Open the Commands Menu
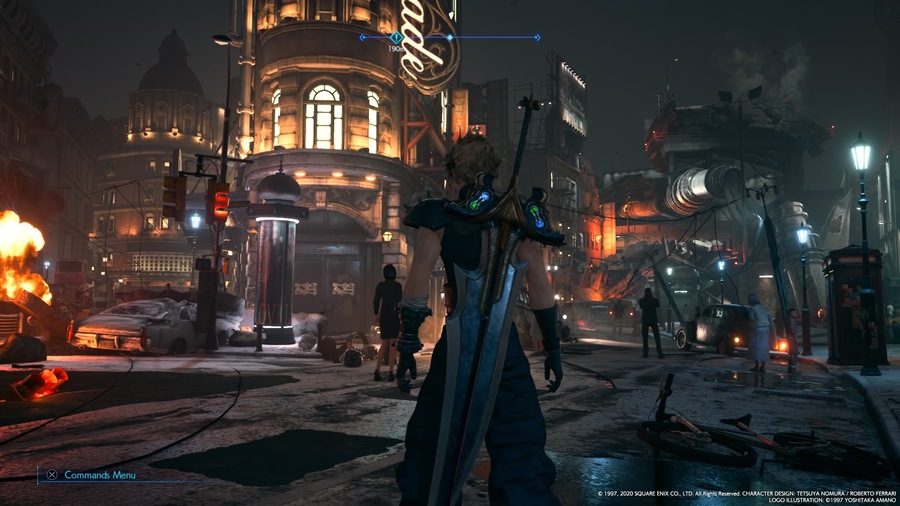The image size is (900, 506). pyautogui.click(x=89, y=475)
